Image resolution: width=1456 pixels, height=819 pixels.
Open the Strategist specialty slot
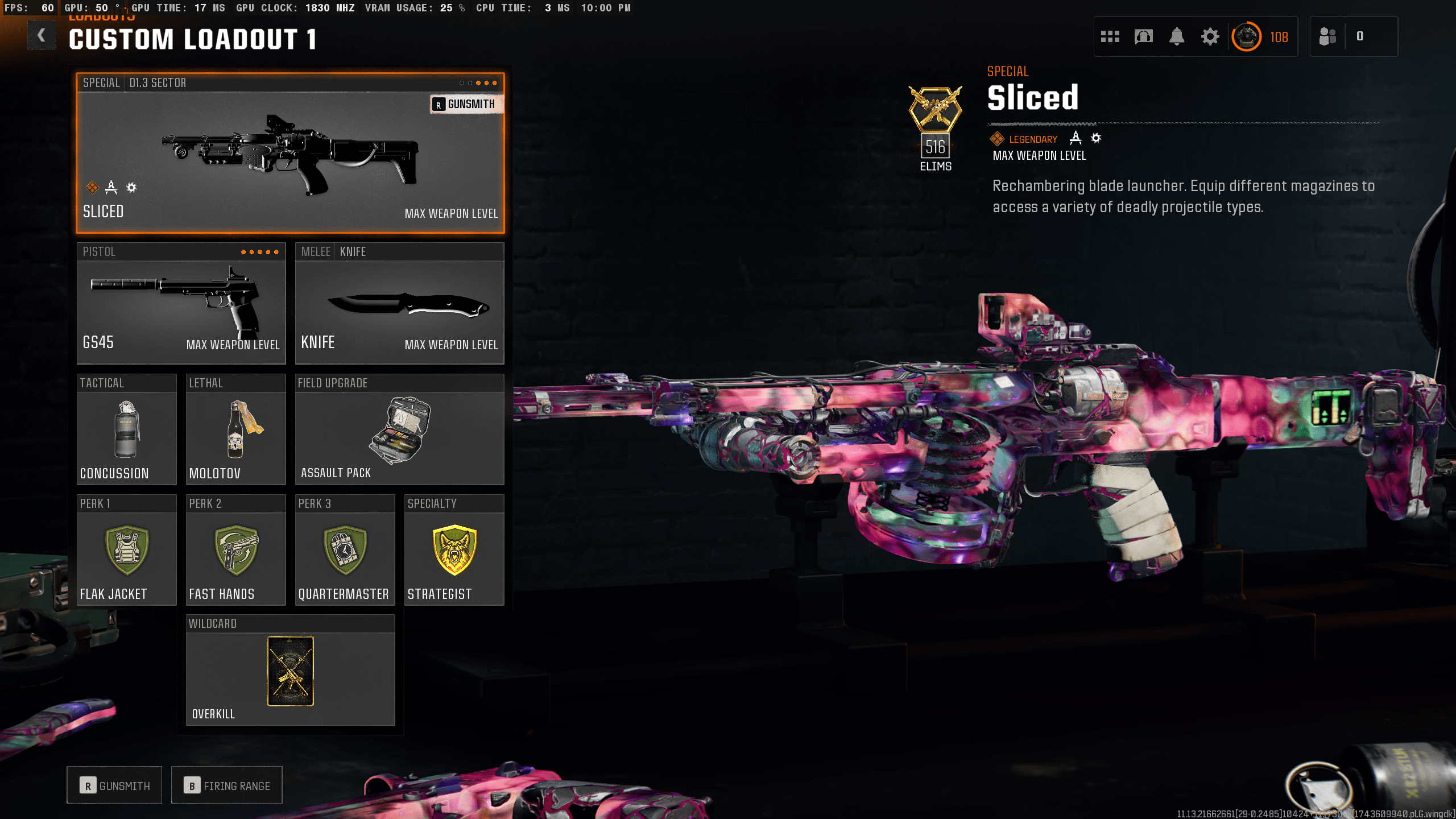click(x=454, y=550)
